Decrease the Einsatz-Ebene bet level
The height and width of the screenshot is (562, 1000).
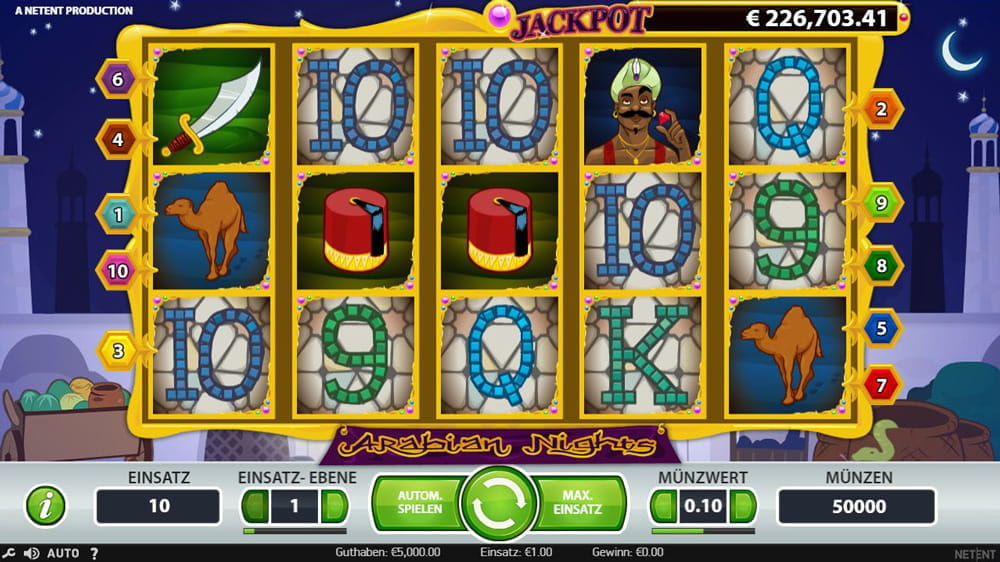256,507
